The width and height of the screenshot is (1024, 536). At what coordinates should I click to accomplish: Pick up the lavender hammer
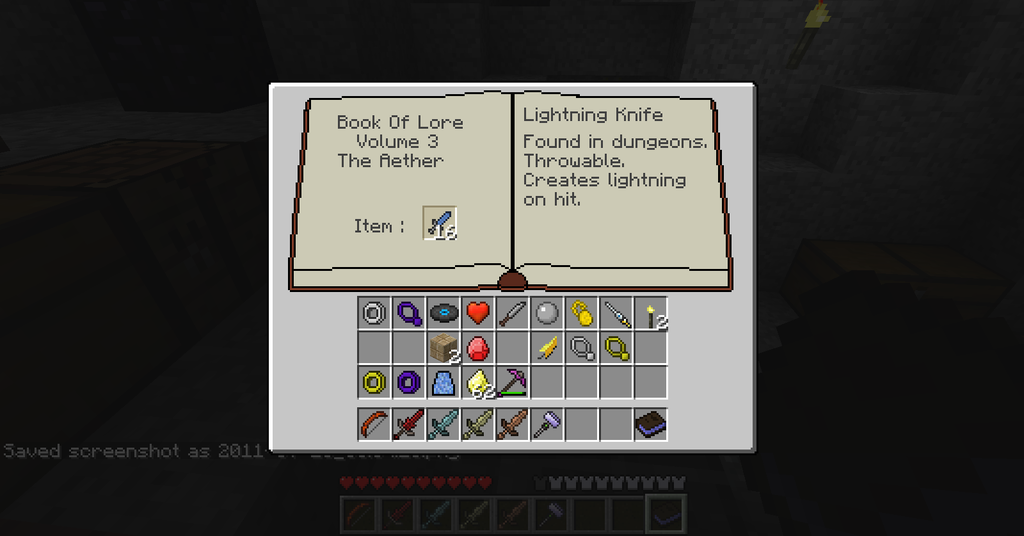point(546,424)
